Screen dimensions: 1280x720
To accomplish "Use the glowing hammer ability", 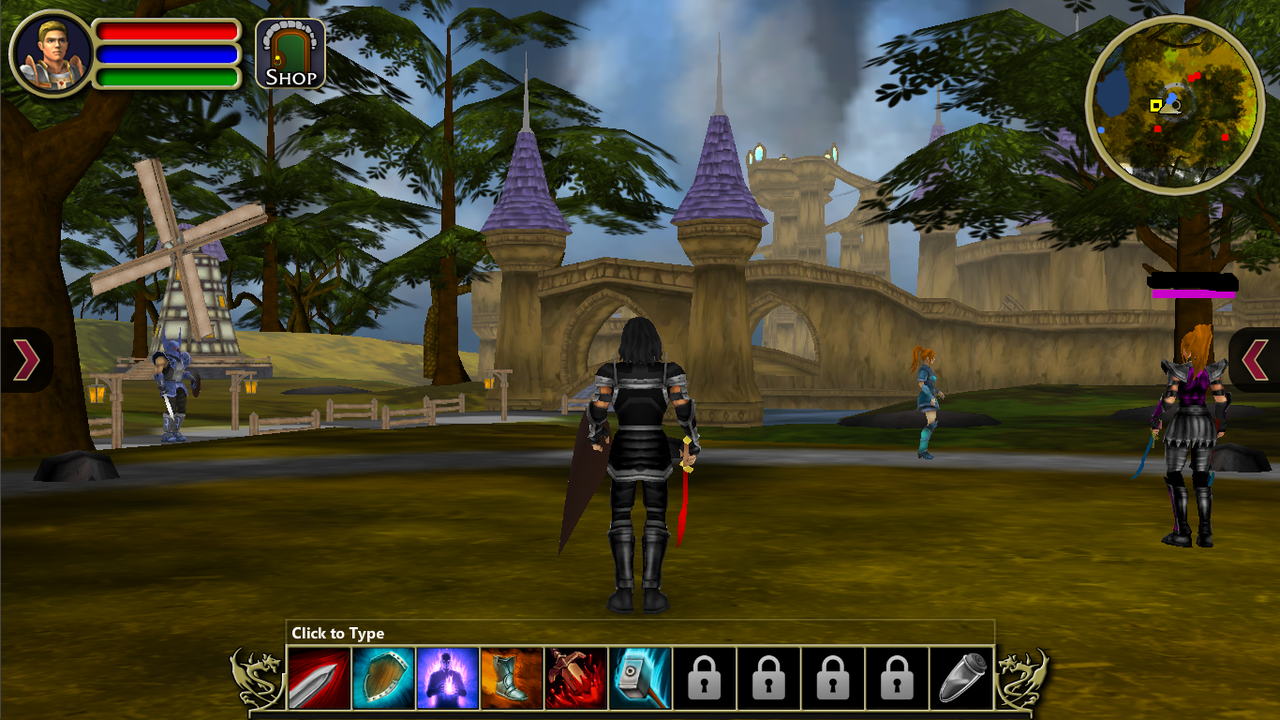I will [640, 679].
